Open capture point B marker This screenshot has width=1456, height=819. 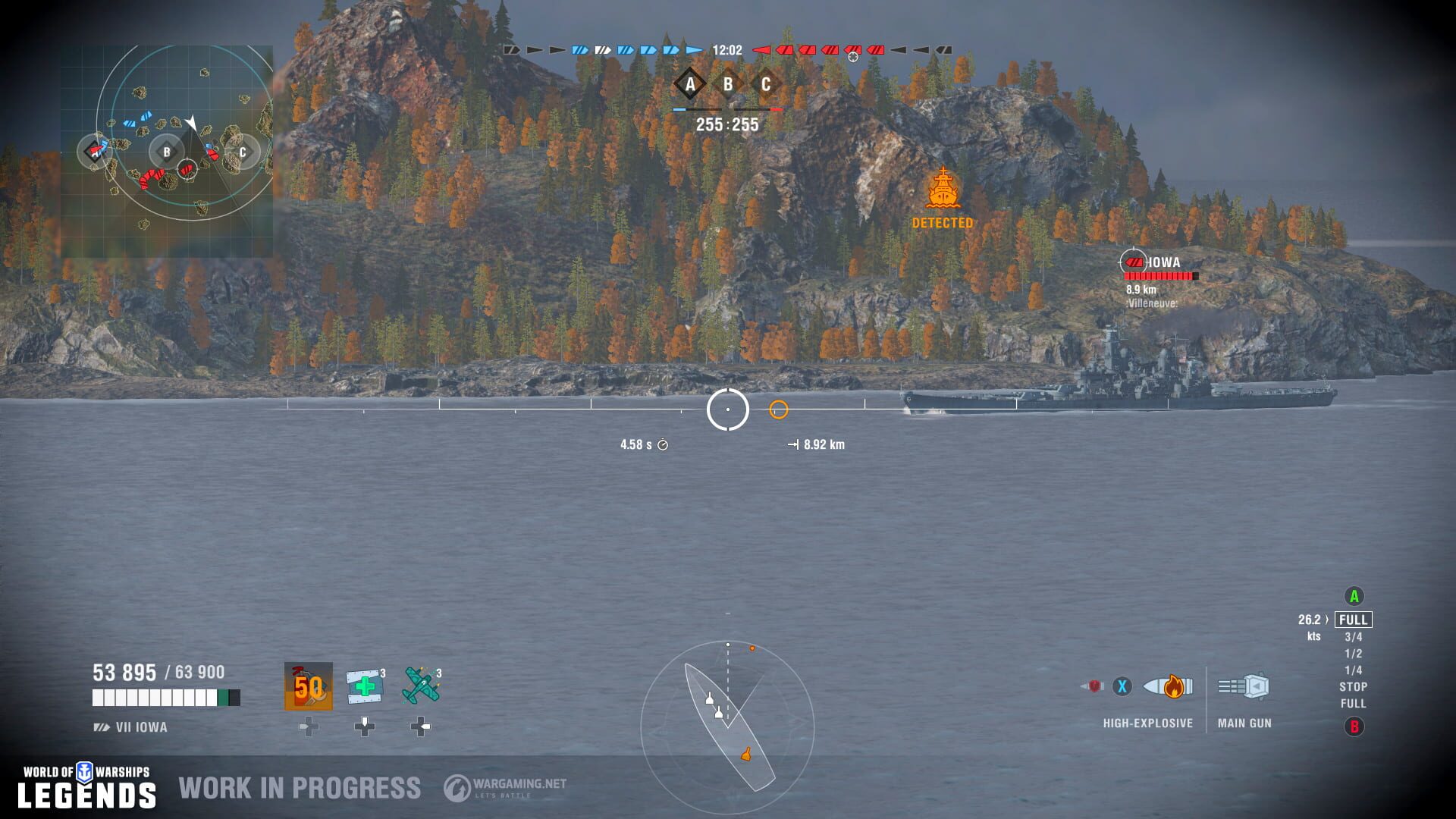[x=727, y=85]
